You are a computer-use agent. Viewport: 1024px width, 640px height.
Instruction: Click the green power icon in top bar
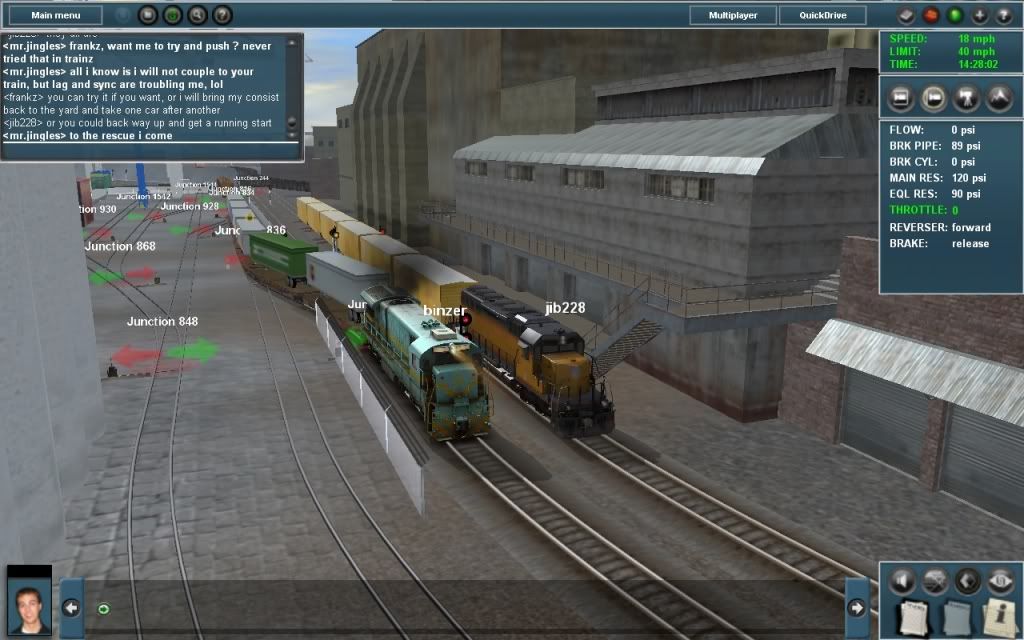[x=172, y=15]
